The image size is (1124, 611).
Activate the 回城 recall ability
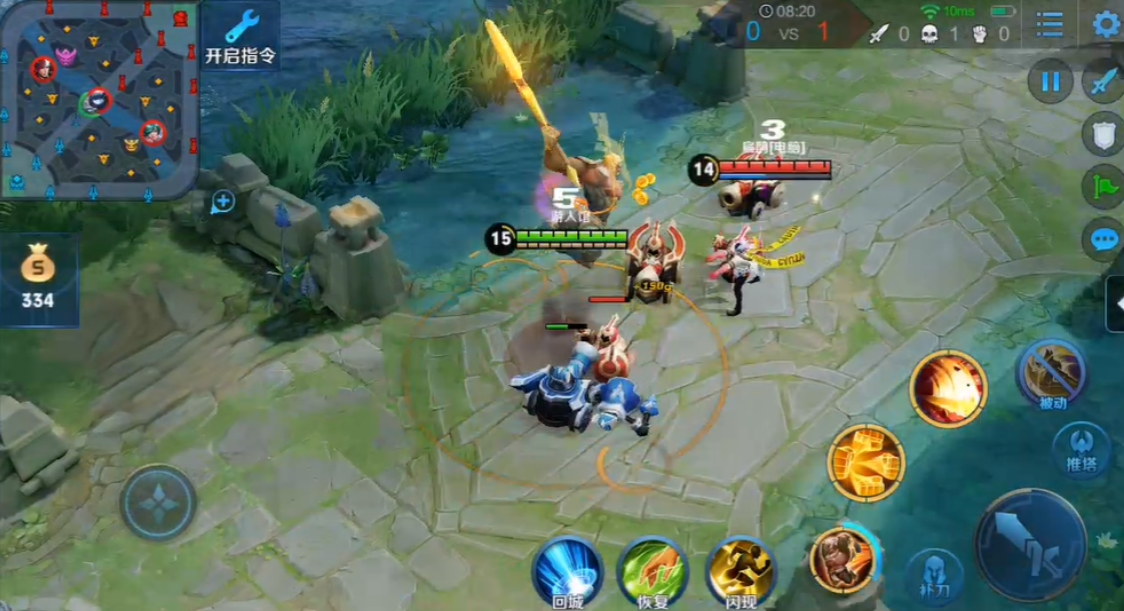(567, 571)
